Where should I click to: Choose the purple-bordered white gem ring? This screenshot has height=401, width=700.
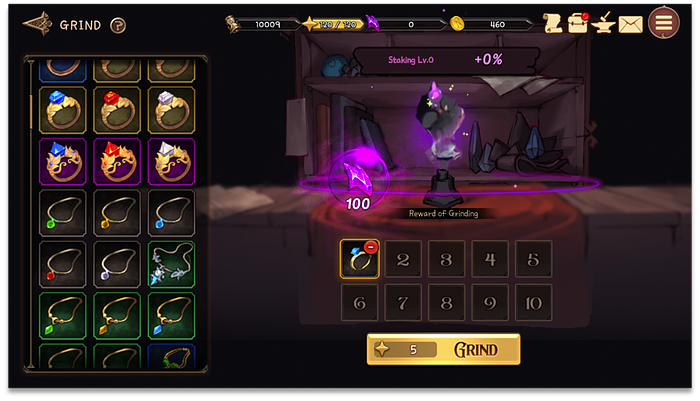click(171, 161)
